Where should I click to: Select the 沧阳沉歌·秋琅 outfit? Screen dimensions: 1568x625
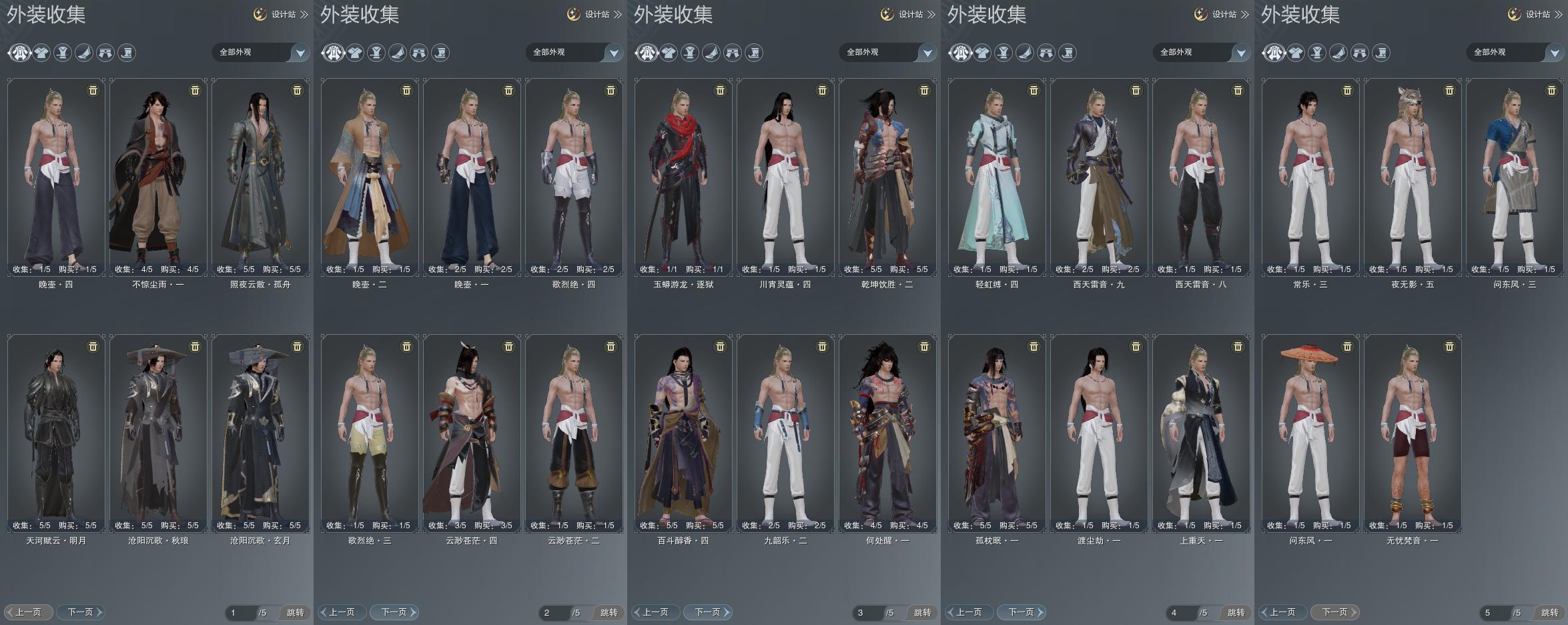[x=158, y=434]
